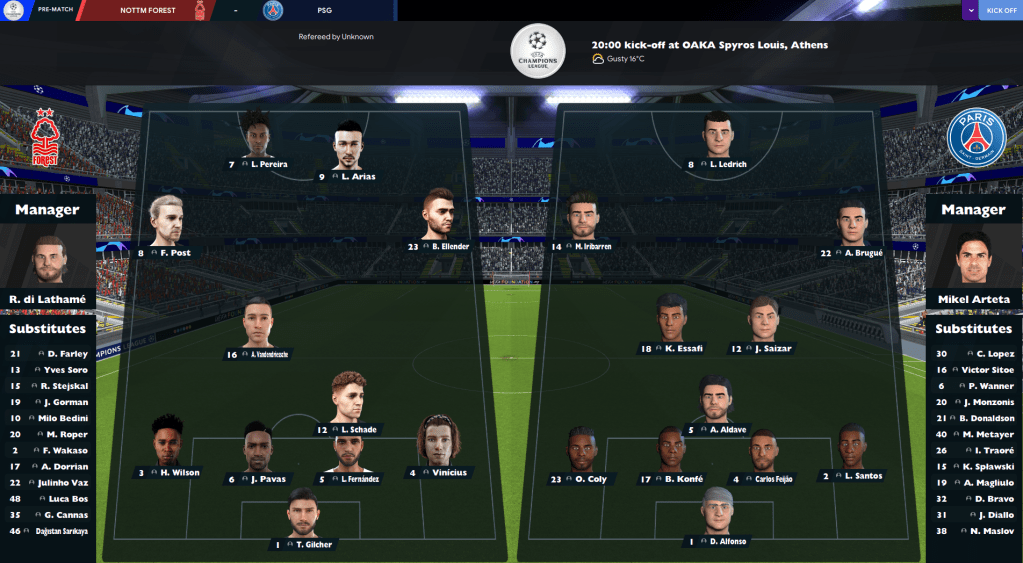Viewport: 1023px width, 563px height.
Task: Open substitute D. Farley in Forest's list
Action: pyautogui.click(x=67, y=354)
